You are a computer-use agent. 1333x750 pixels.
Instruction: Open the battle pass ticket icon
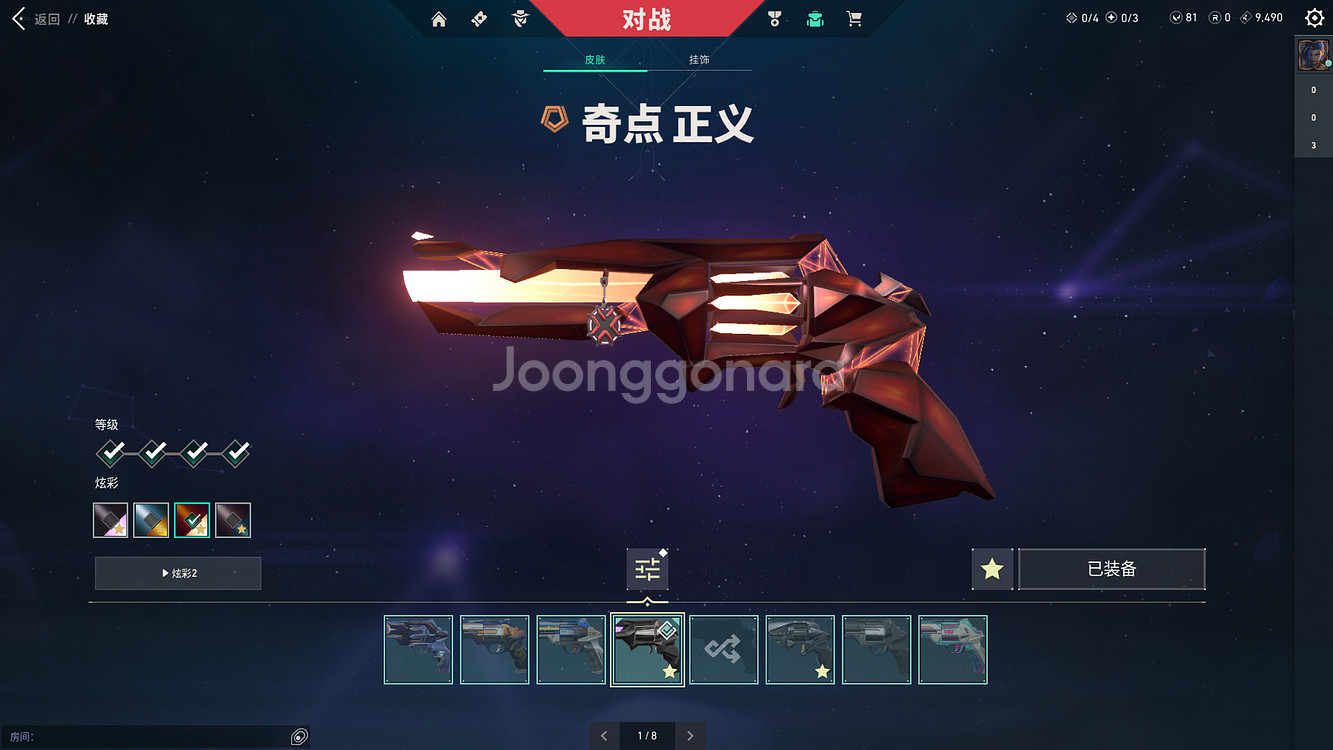479,19
